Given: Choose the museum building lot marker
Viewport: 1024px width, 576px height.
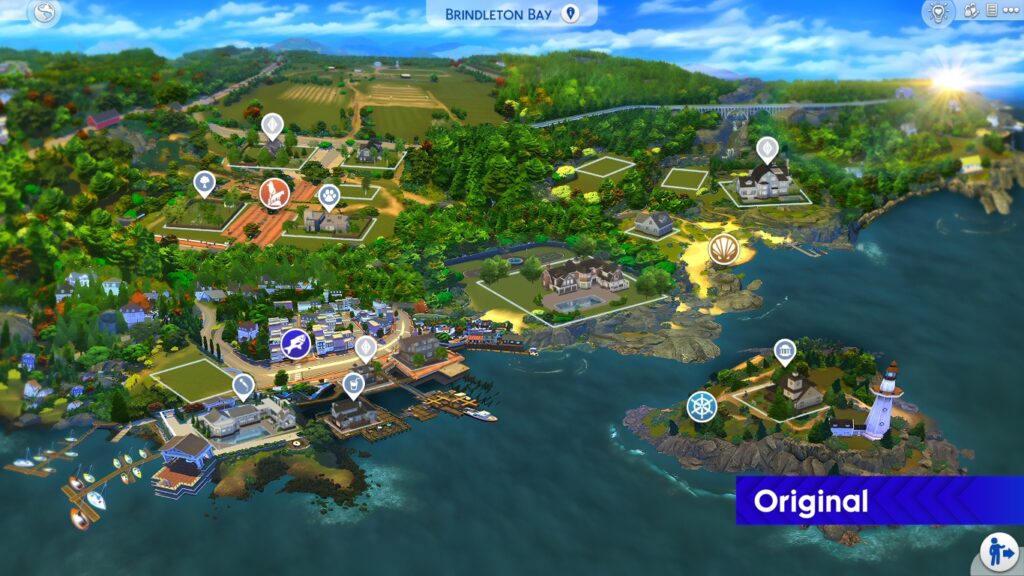Looking at the screenshot, I should pyautogui.click(x=785, y=351).
